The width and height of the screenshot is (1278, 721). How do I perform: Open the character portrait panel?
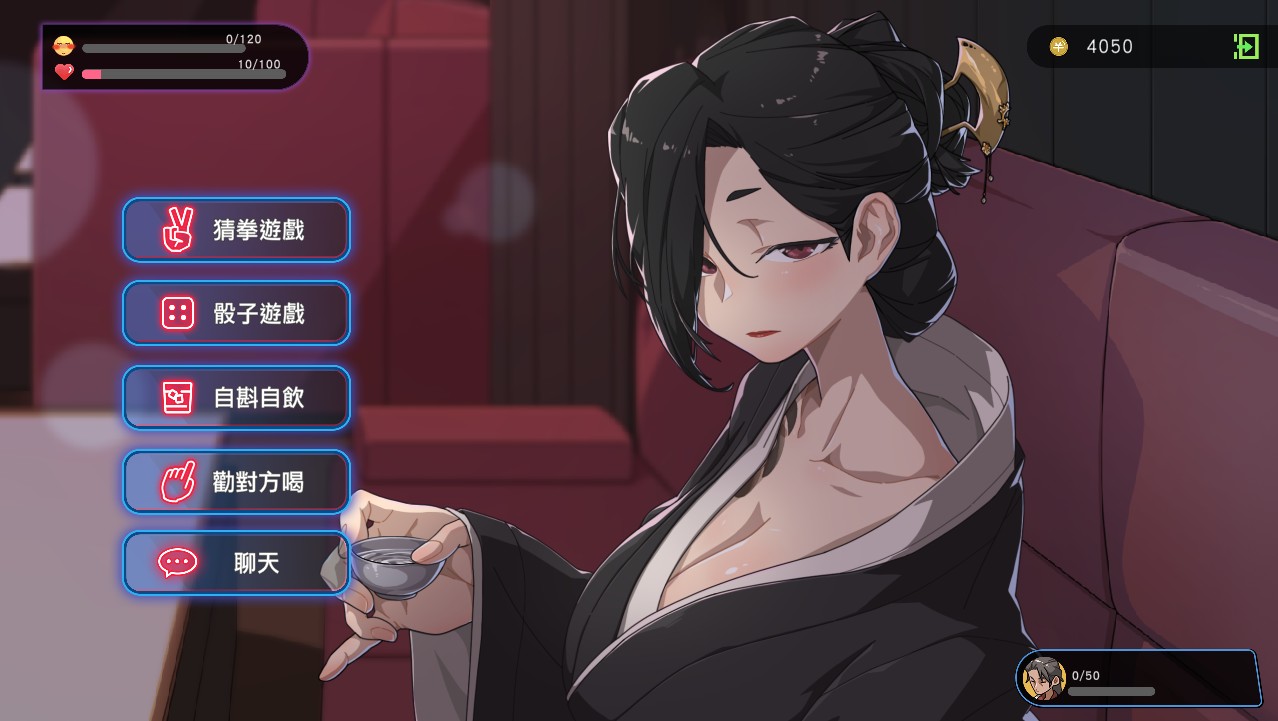(x=1044, y=679)
